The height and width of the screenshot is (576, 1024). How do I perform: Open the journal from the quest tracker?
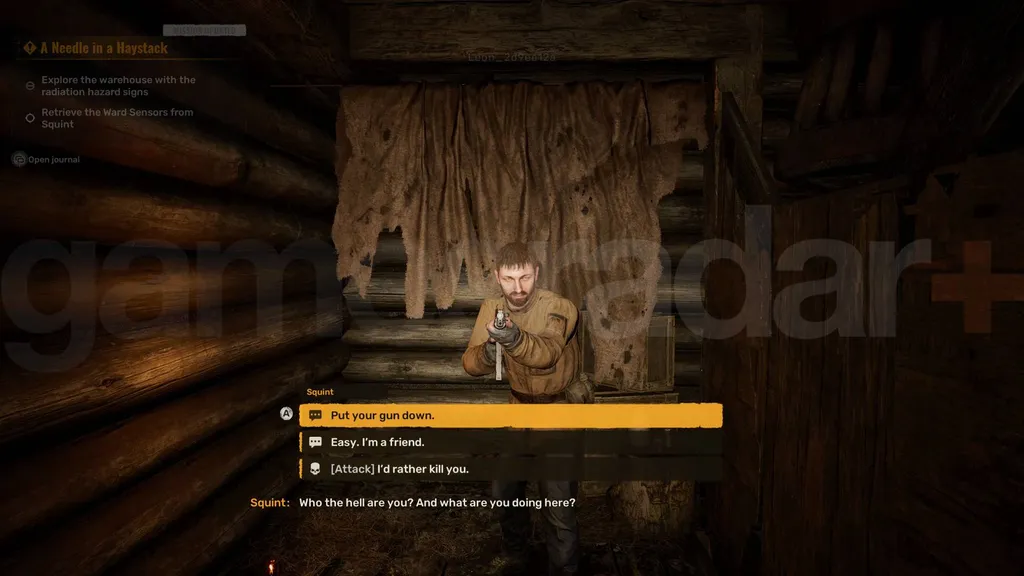(x=52, y=159)
